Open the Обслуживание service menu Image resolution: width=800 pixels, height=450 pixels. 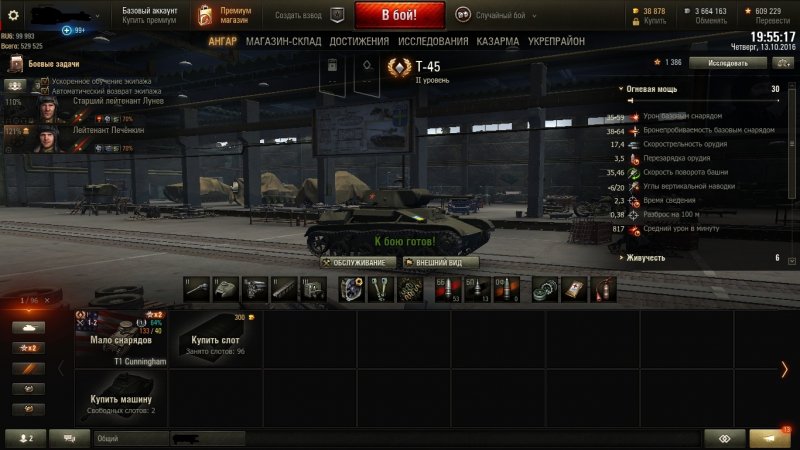[355, 262]
